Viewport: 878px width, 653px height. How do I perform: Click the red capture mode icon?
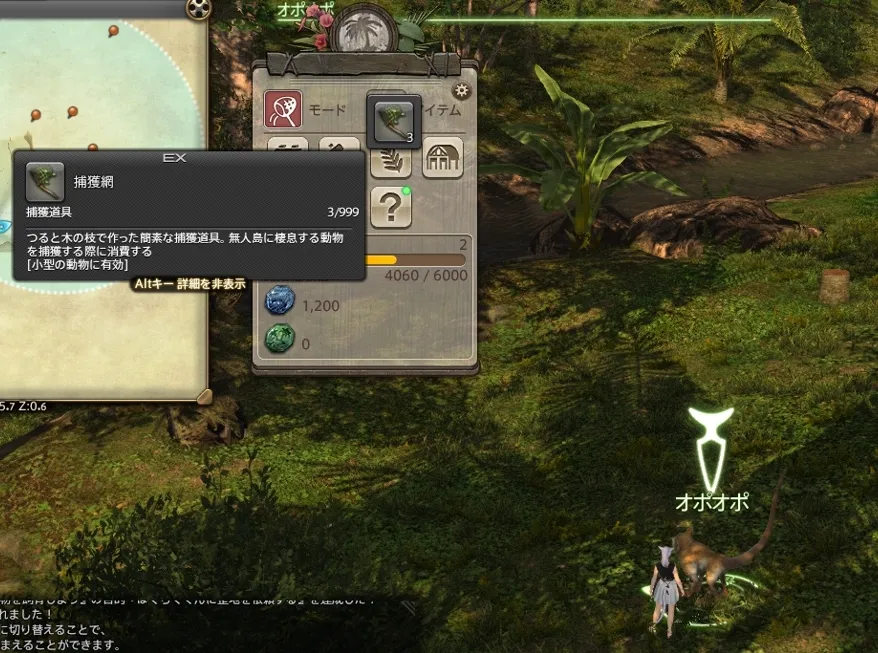click(283, 110)
